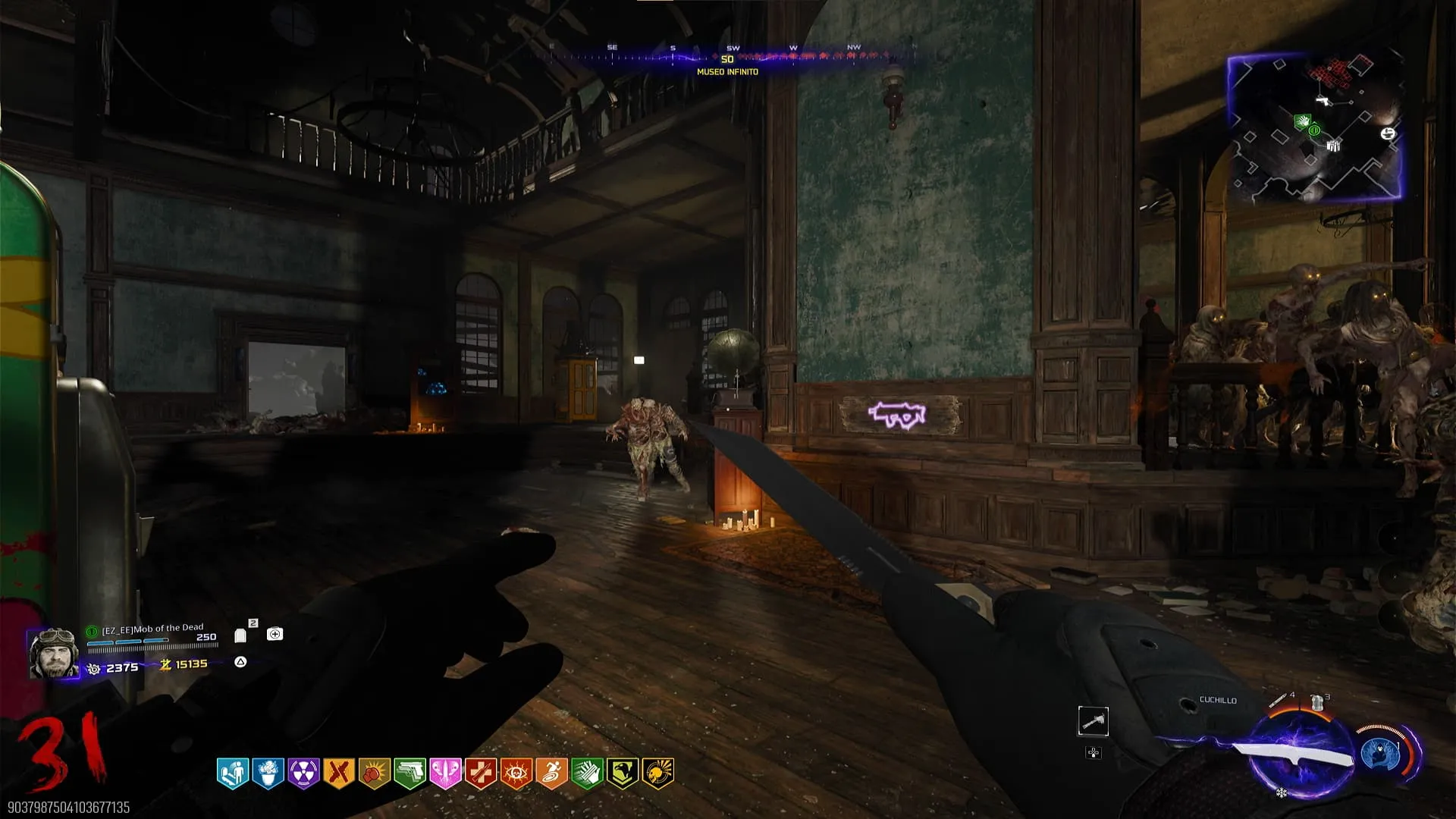Image resolution: width=1456 pixels, height=819 pixels.
Task: Select the blue potted plant perk
Action: (x=268, y=773)
